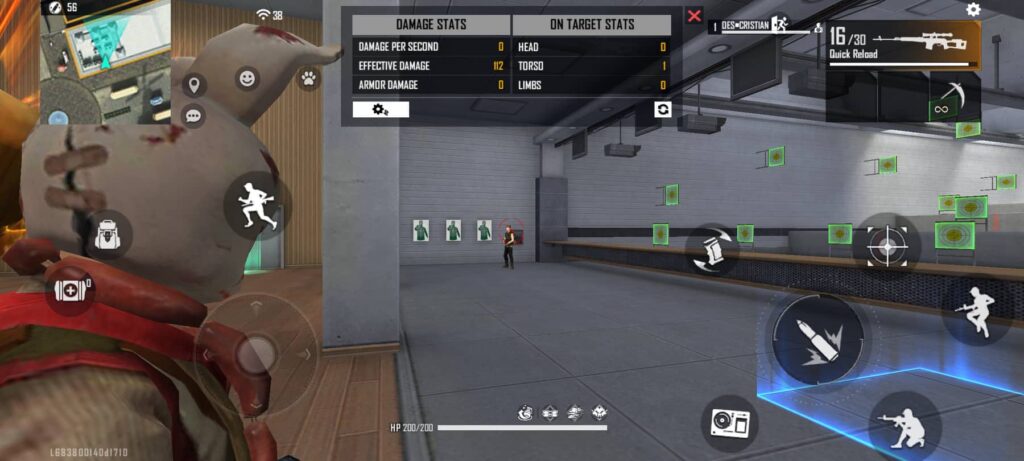This screenshot has width=1024, height=461.
Task: Open the quick chat bubble
Action: point(194,115)
